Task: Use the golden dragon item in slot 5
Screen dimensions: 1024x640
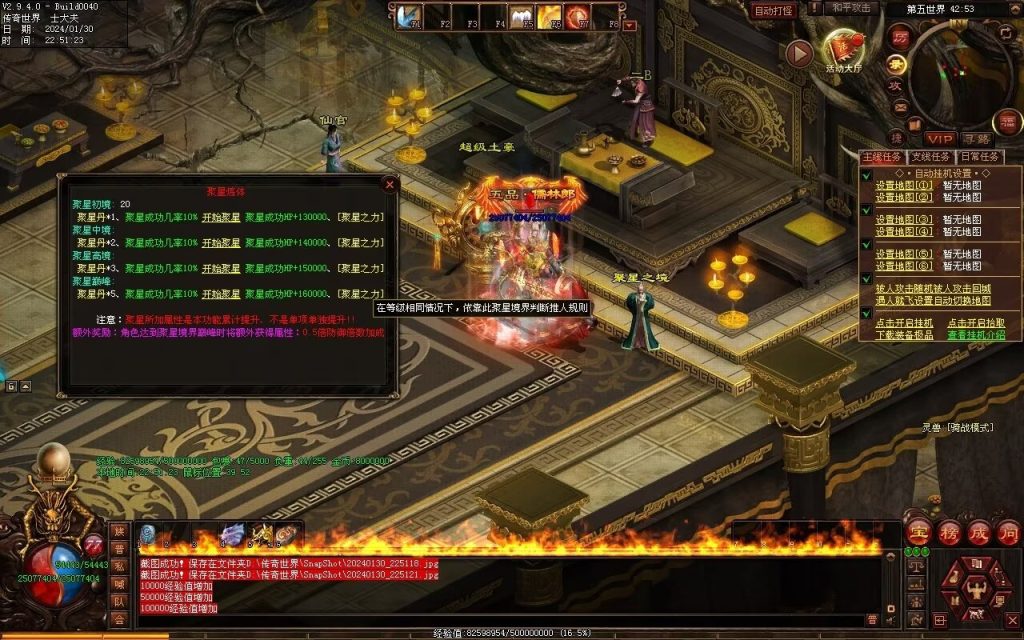Action: (x=261, y=535)
